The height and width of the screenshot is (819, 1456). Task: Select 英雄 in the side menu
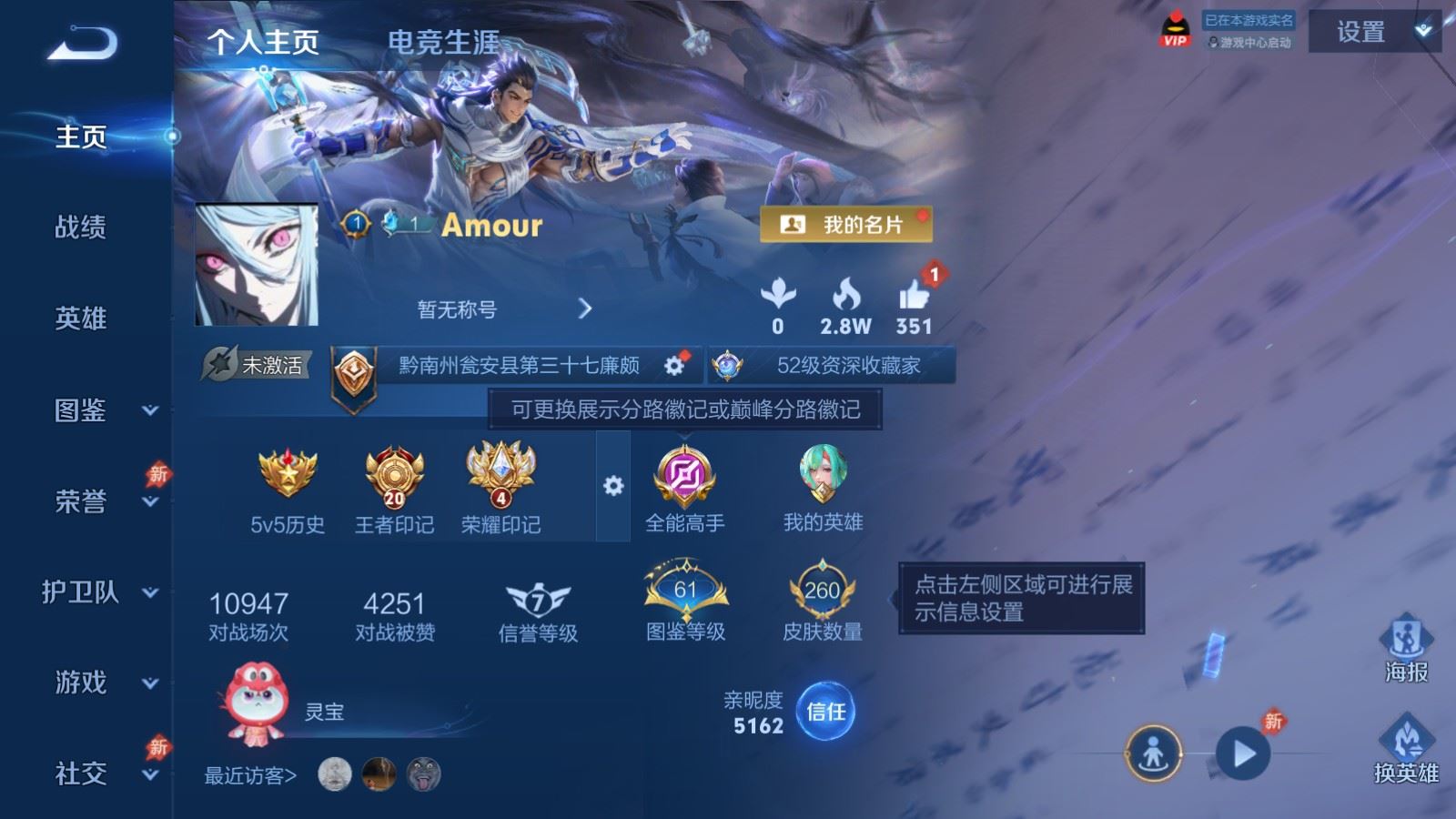pyautogui.click(x=80, y=318)
